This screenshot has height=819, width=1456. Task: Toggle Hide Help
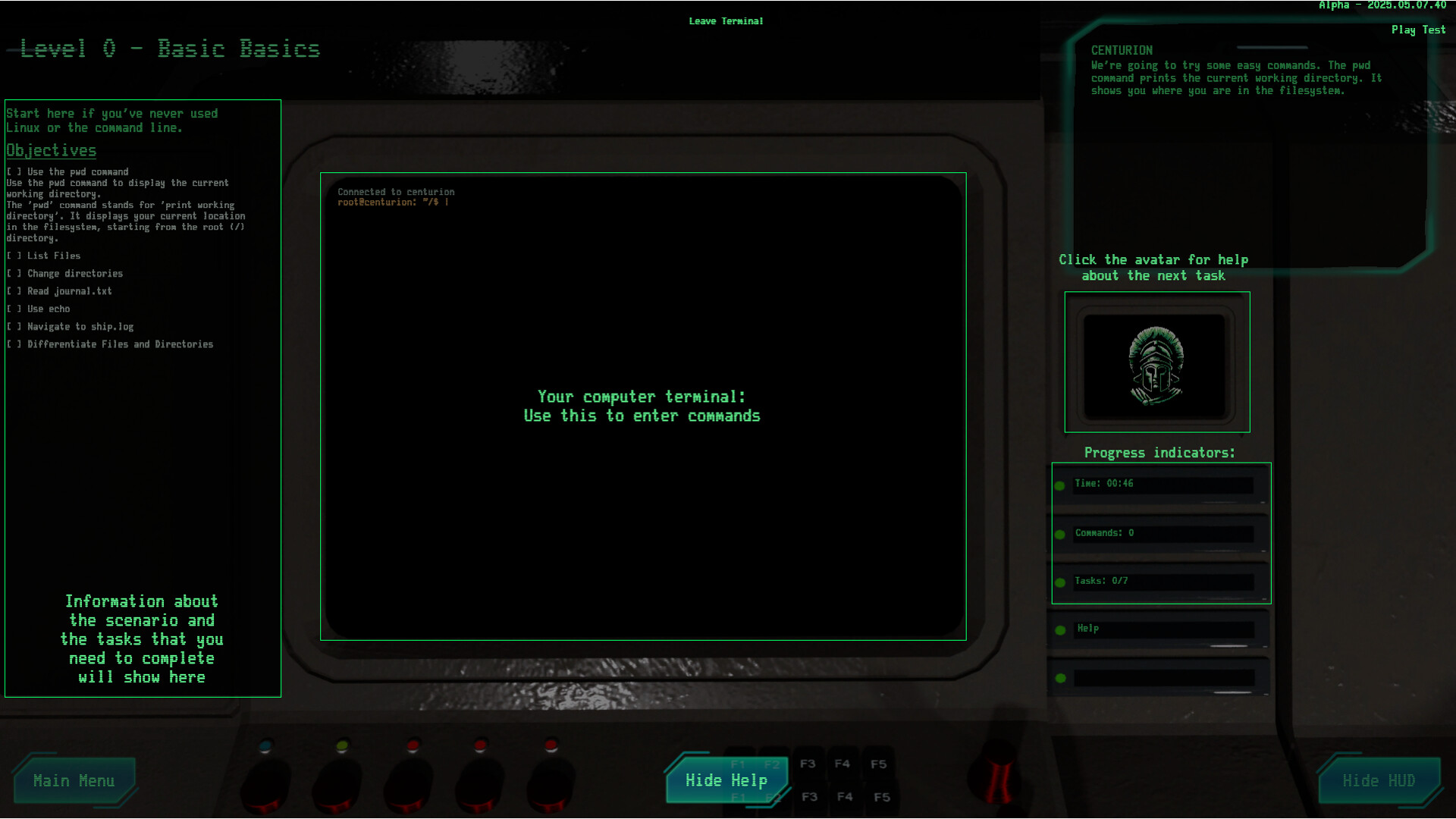726,780
